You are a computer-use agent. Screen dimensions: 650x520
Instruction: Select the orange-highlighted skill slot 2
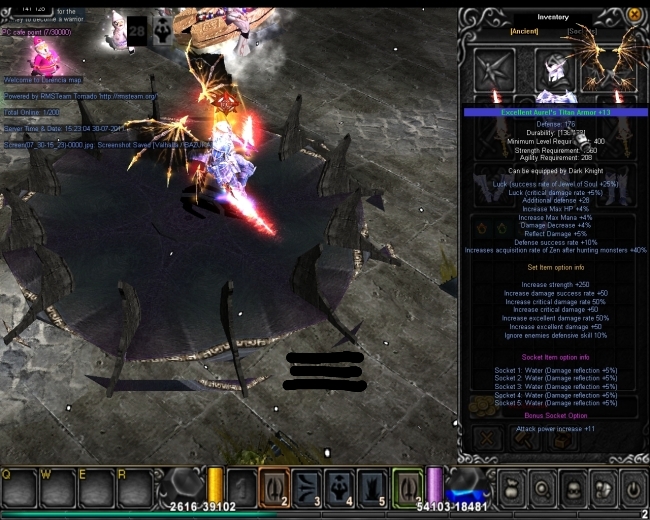tap(274, 487)
